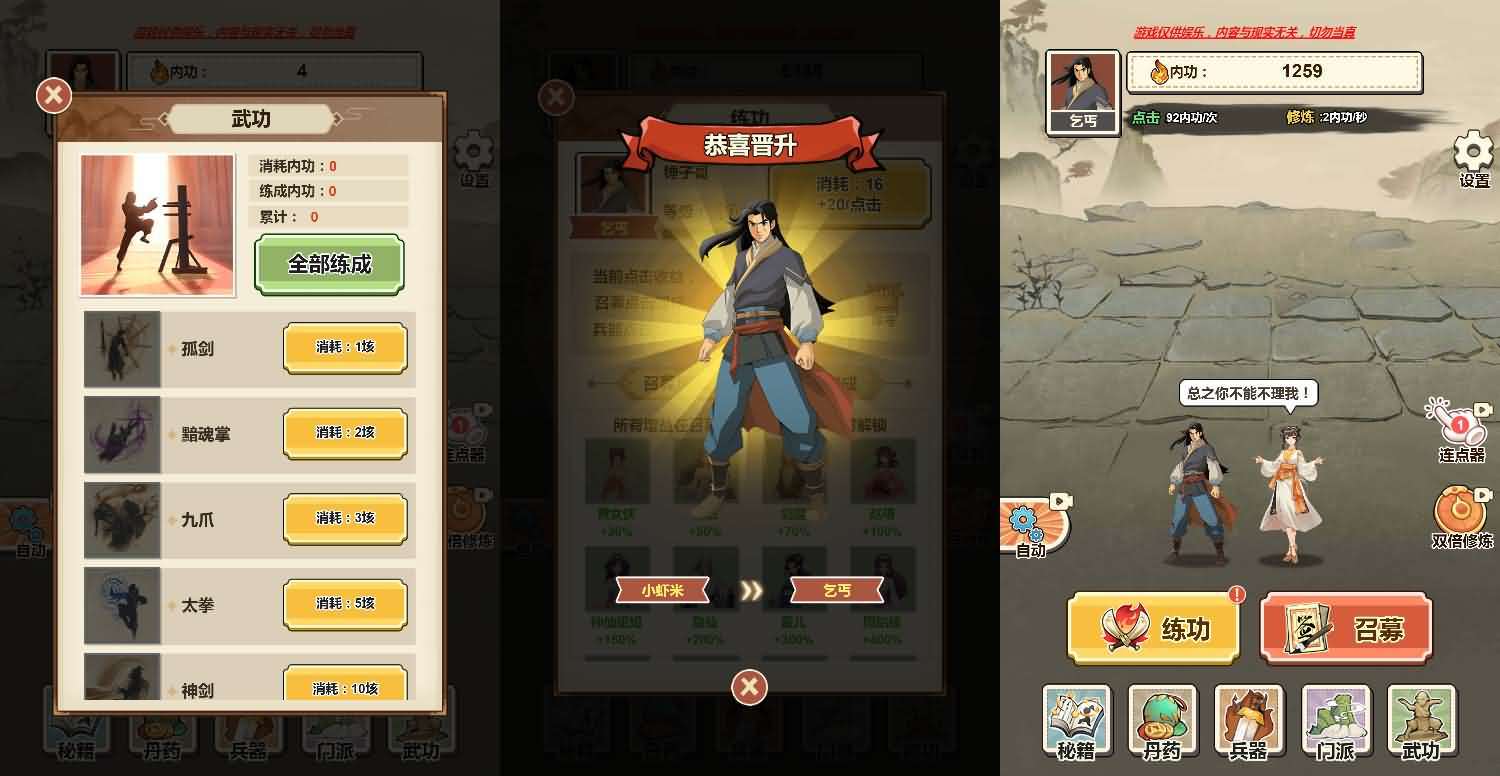
Task: Spend 2核 to learn 黯魂掌
Action: (x=345, y=433)
